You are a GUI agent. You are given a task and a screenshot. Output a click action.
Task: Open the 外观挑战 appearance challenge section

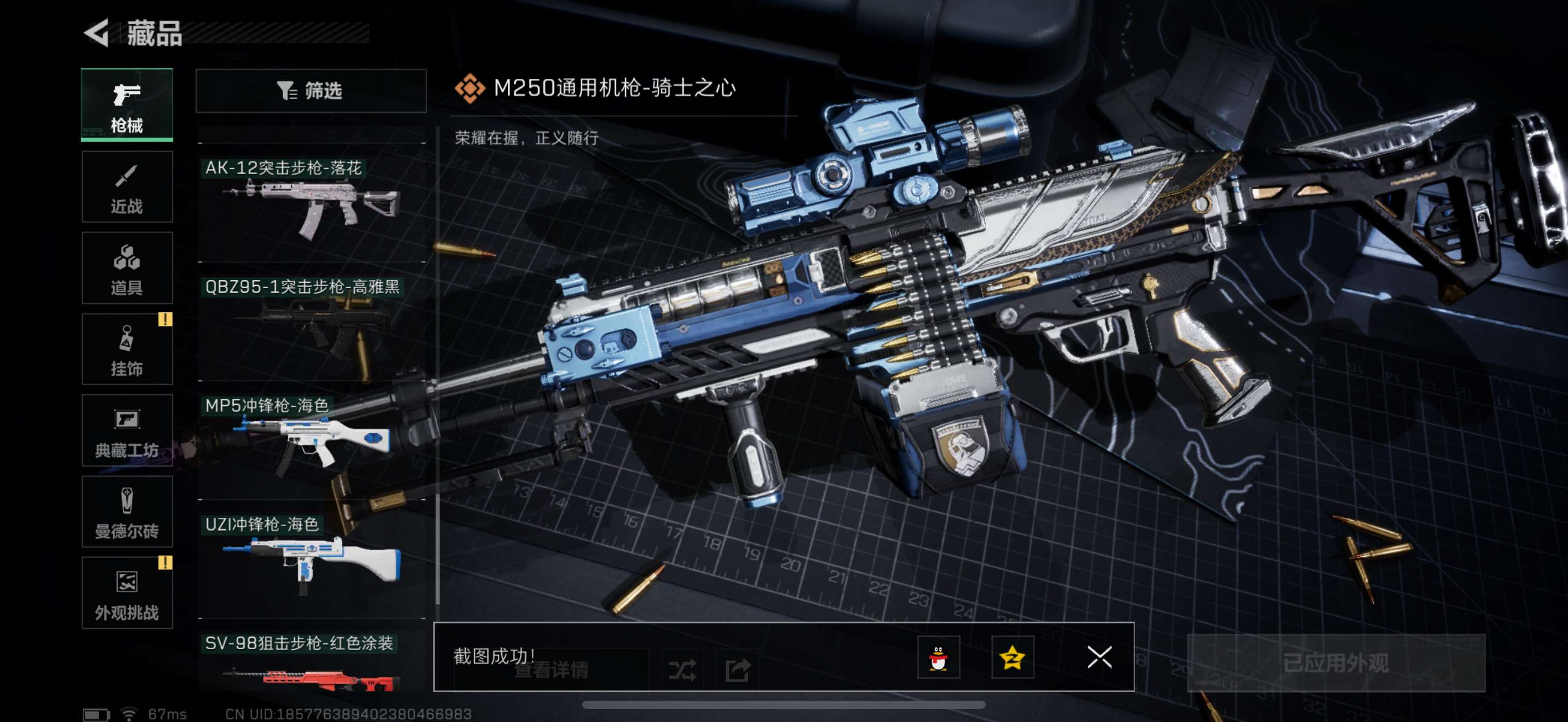(127, 593)
